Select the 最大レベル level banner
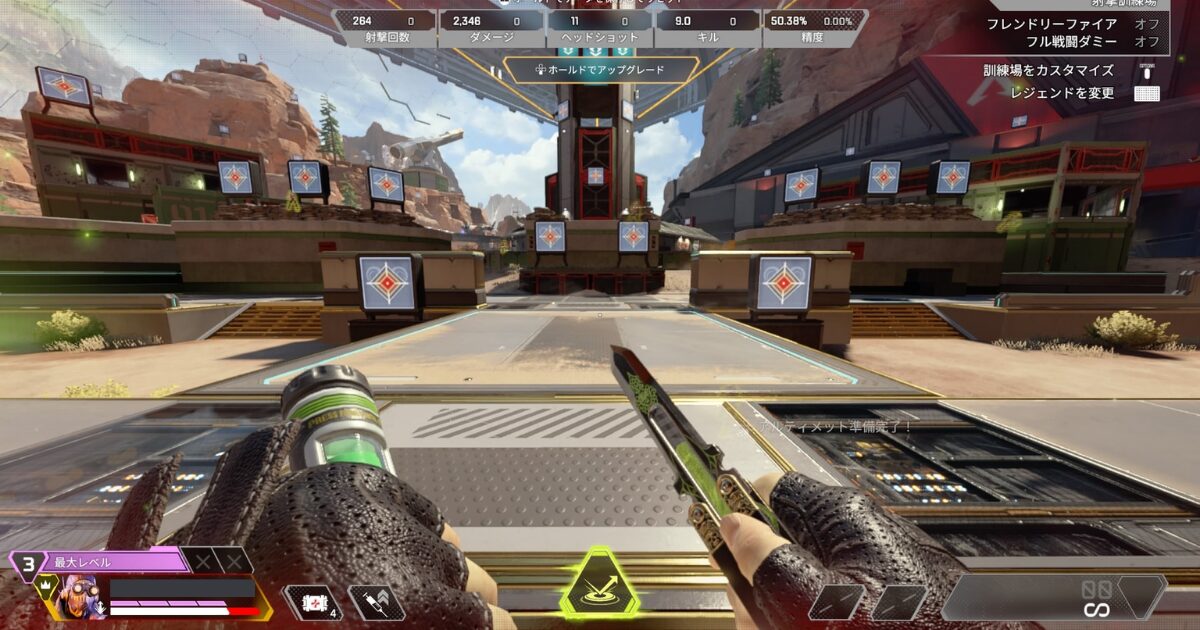 (x=100, y=561)
